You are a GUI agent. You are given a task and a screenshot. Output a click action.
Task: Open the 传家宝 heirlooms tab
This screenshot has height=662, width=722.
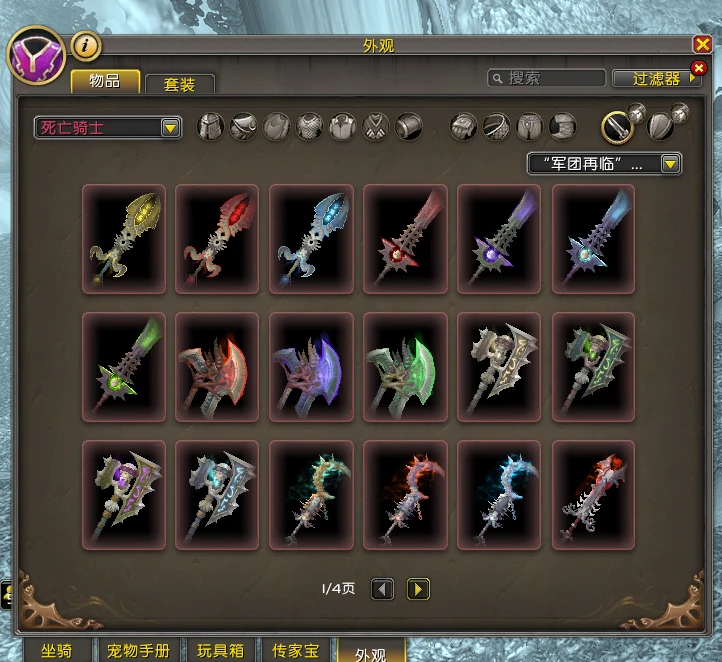coord(294,651)
